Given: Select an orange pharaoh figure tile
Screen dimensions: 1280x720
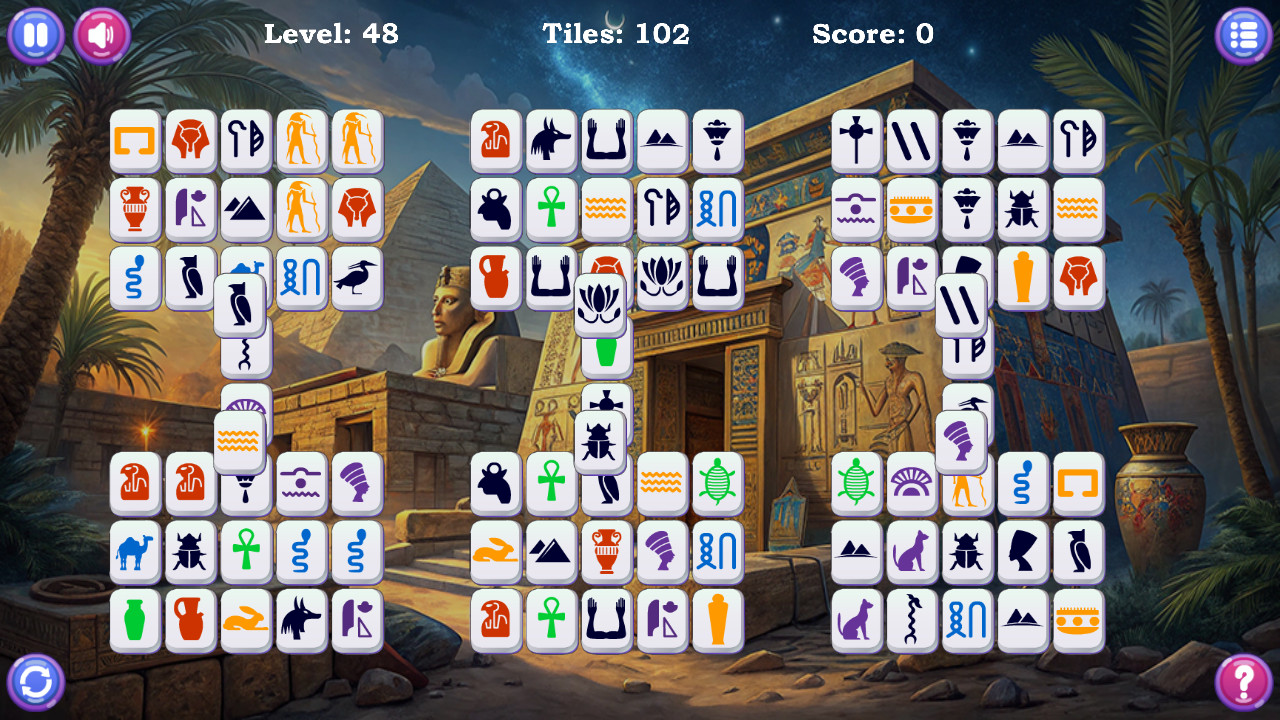Looking at the screenshot, I should tap(301, 141).
